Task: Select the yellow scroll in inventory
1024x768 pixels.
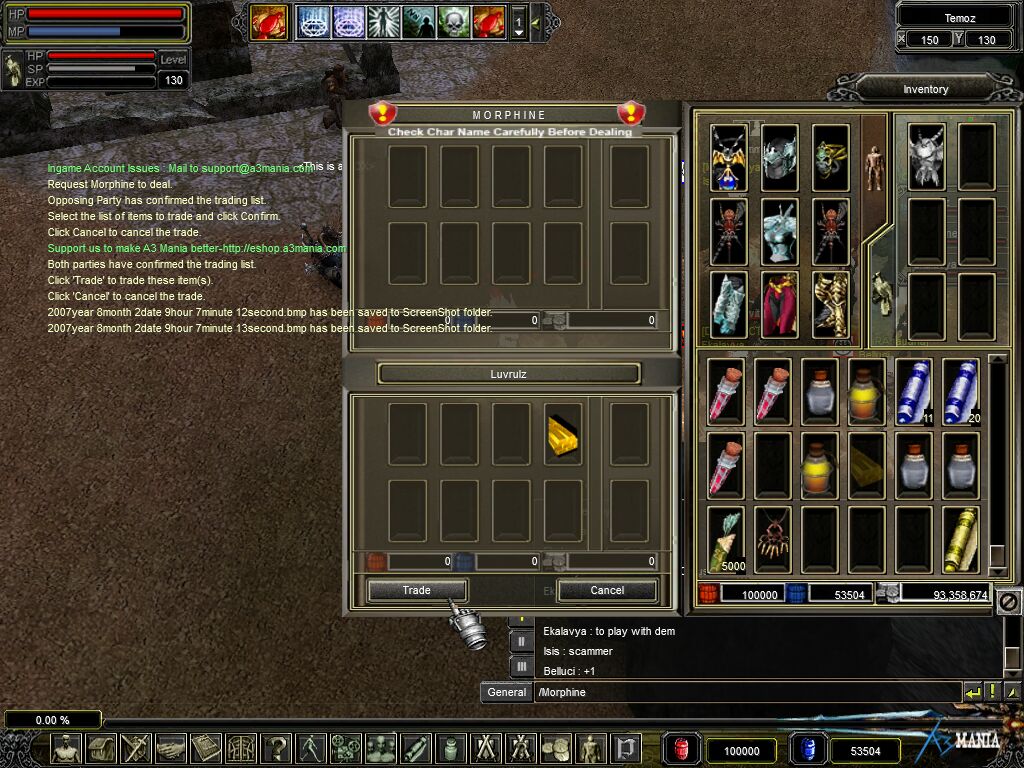Action: 961,539
